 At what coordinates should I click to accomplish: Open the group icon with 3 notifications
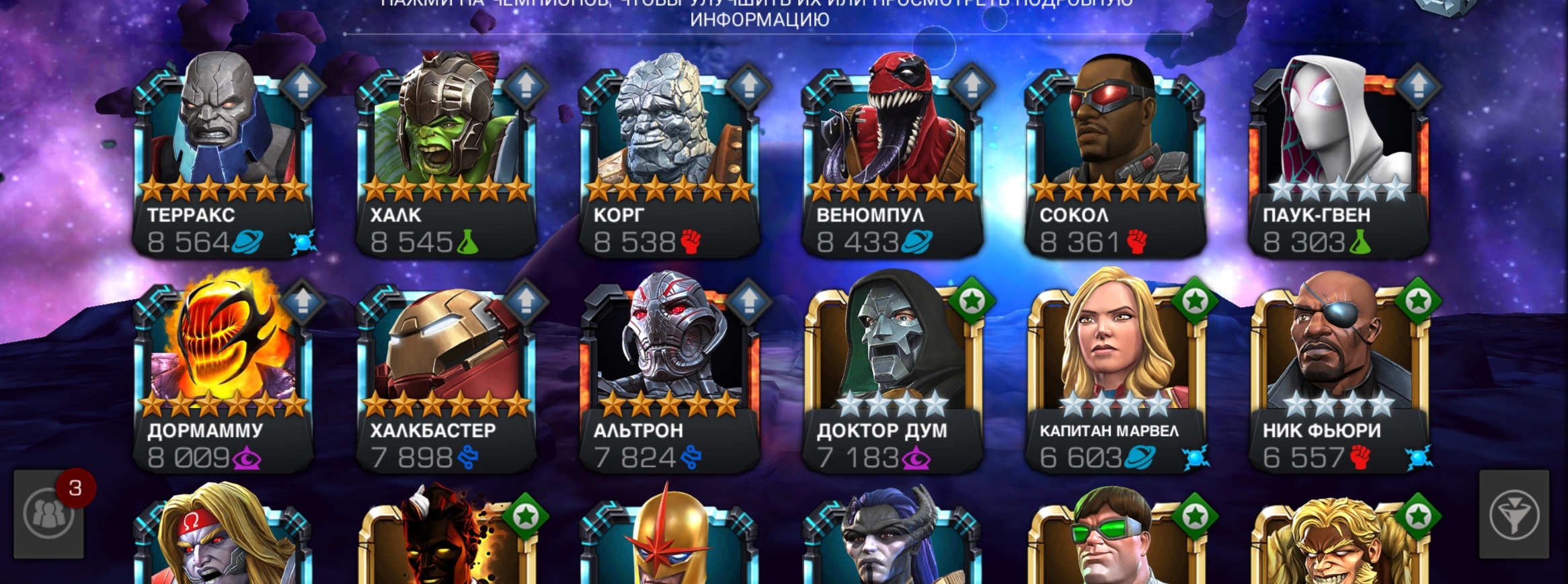coord(49,515)
